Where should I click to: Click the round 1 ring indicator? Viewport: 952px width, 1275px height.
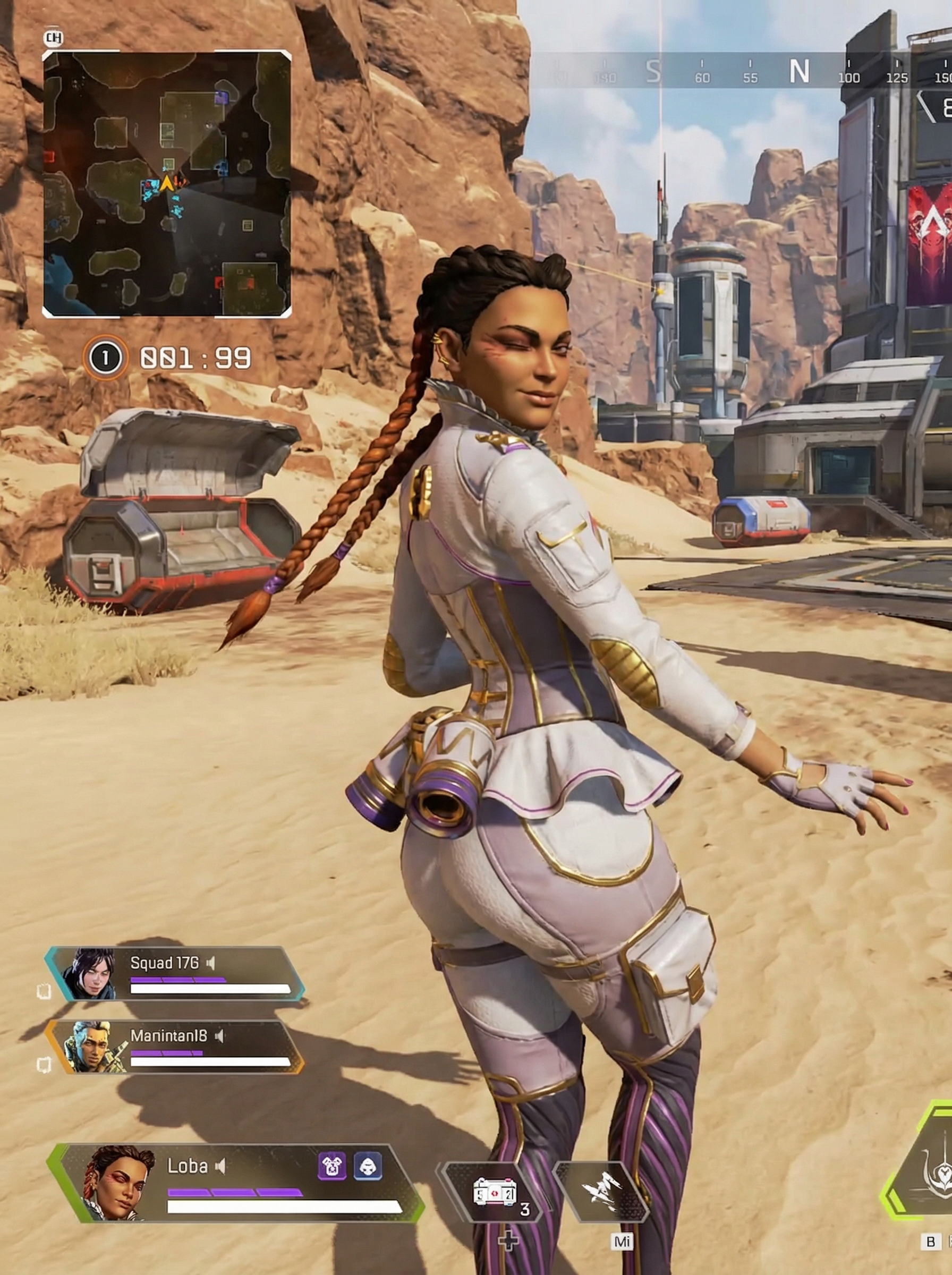[105, 358]
